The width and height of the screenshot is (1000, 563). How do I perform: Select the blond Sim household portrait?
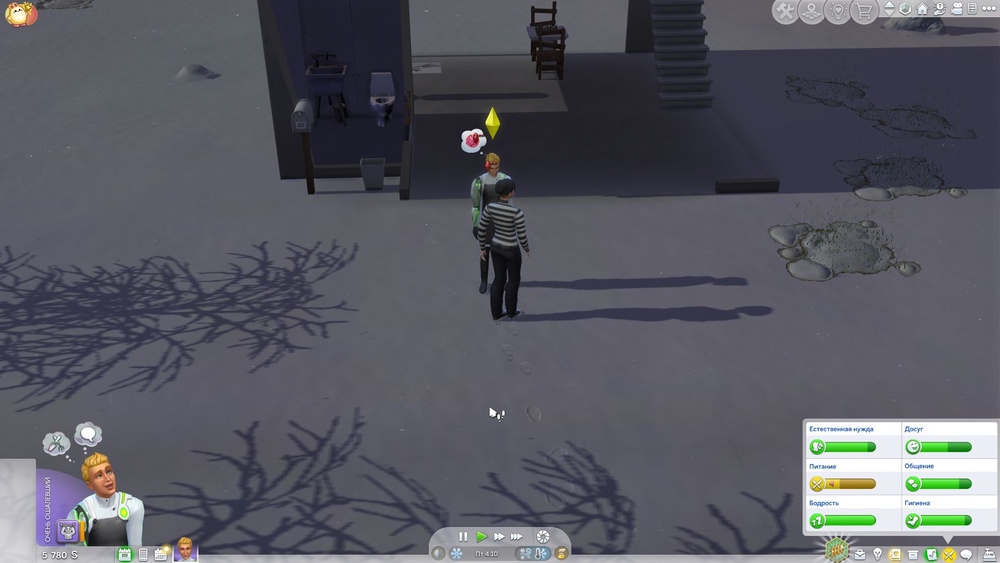pos(185,549)
